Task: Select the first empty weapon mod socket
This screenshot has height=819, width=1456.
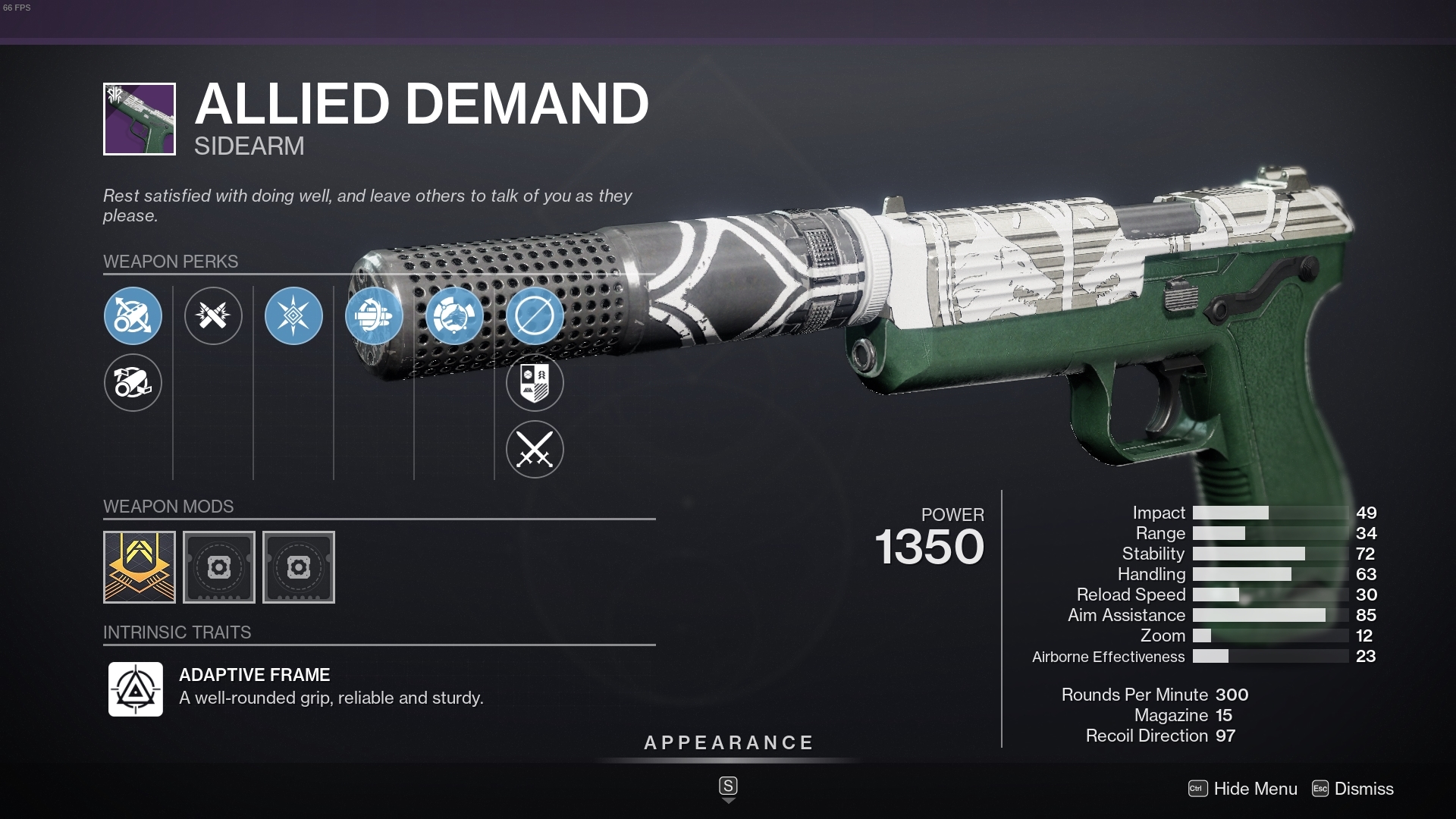Action: coord(219,566)
